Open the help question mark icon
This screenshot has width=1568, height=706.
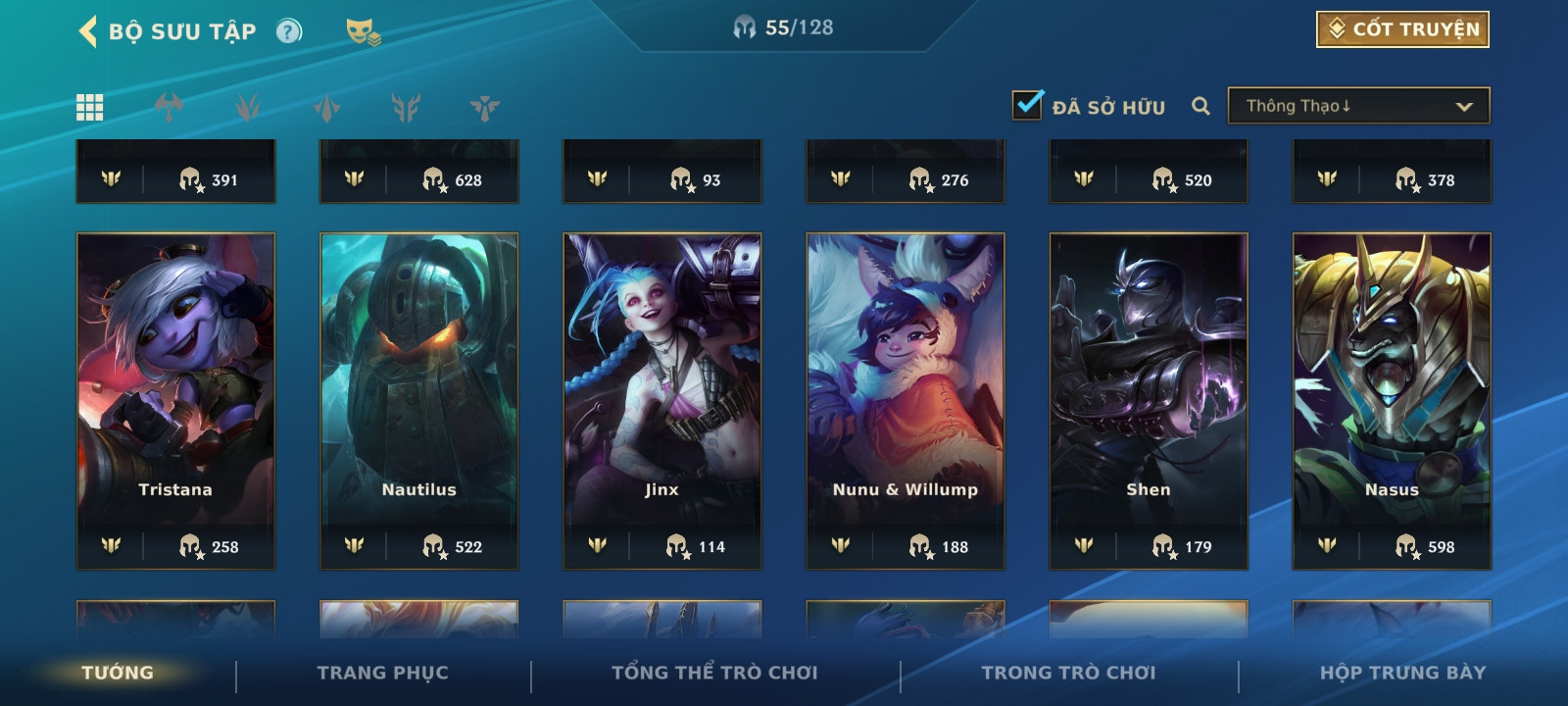pyautogui.click(x=288, y=31)
